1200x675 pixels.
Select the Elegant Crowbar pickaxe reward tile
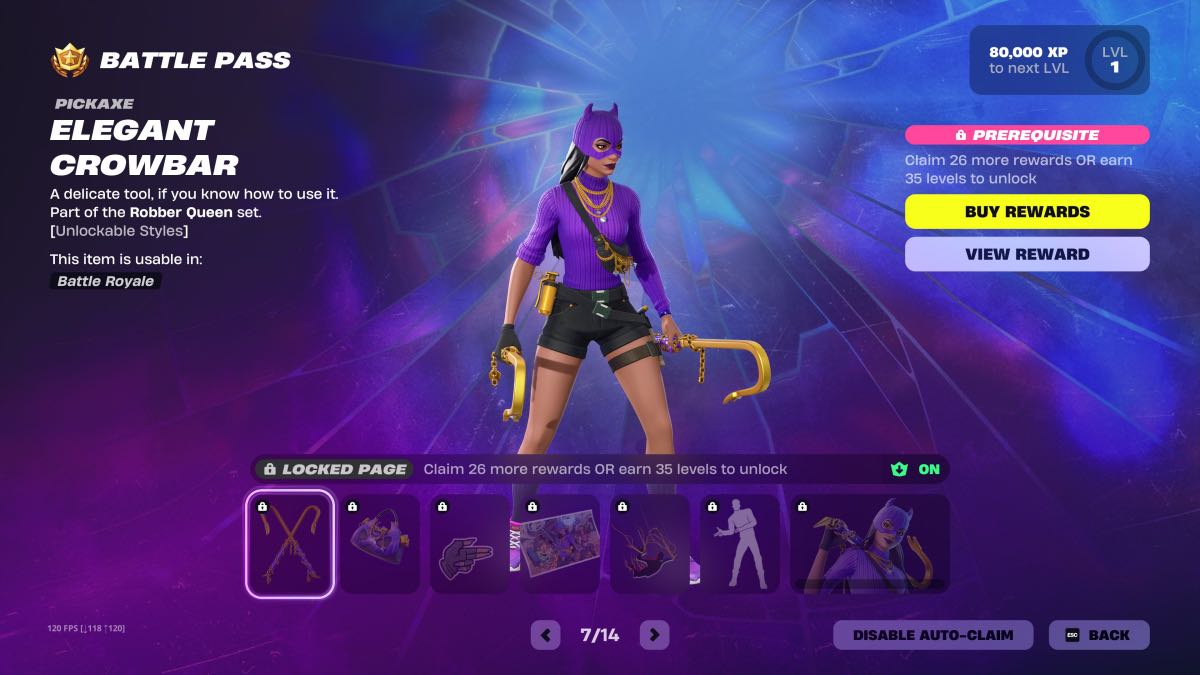tap(290, 544)
